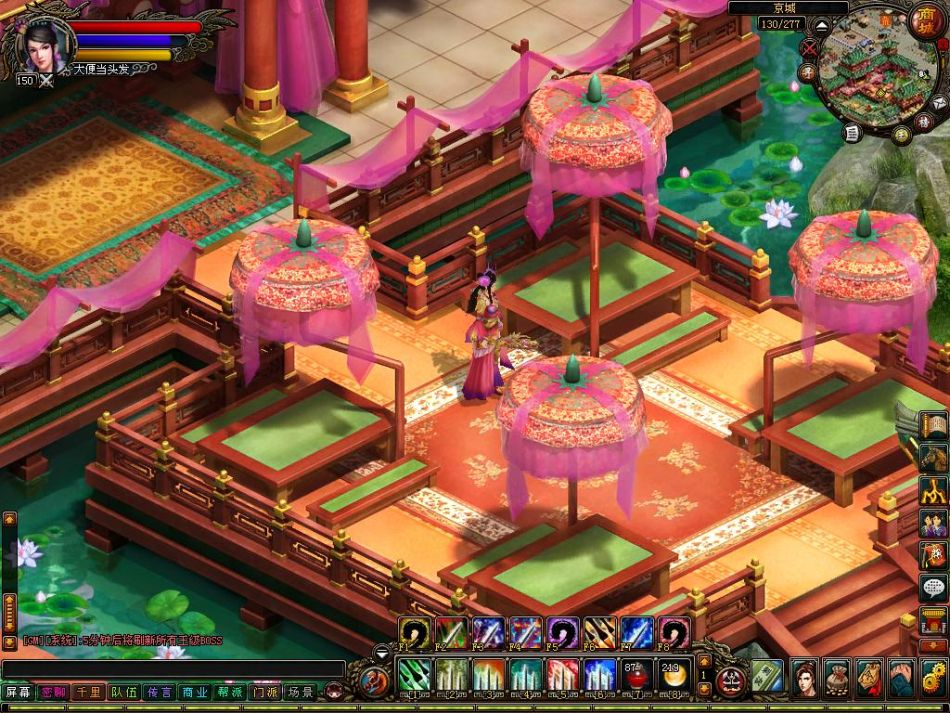Switch to the 门派 sect chat tab
The height and width of the screenshot is (713, 950).
point(265,692)
